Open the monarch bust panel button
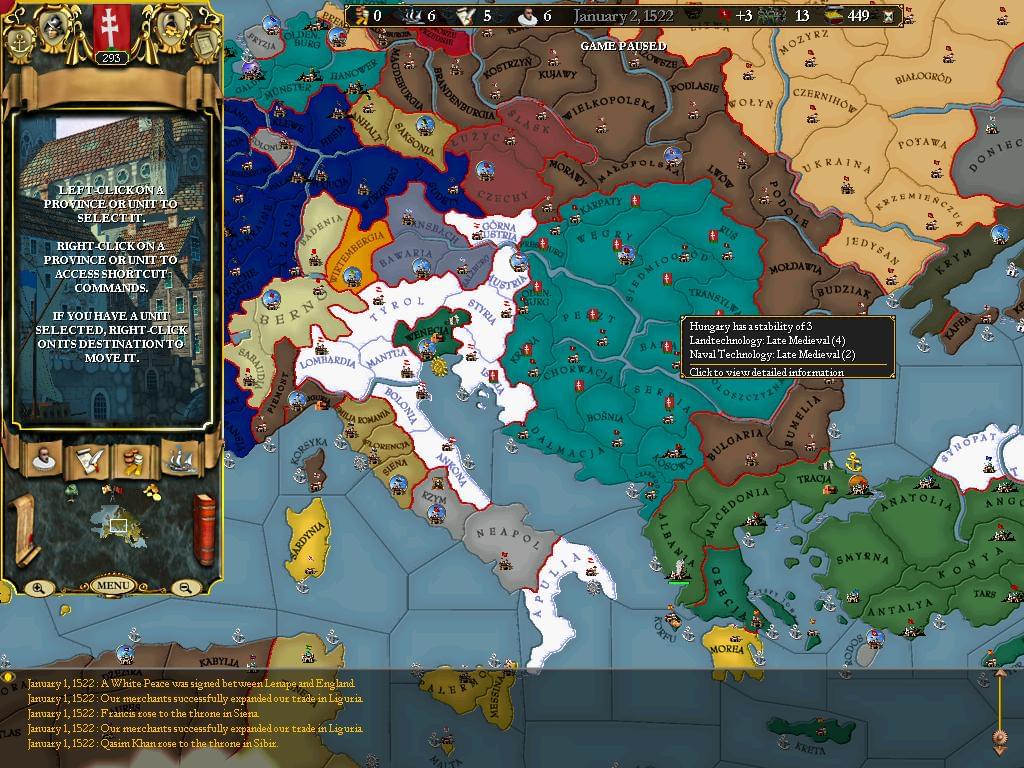1024x768 pixels. 42,459
